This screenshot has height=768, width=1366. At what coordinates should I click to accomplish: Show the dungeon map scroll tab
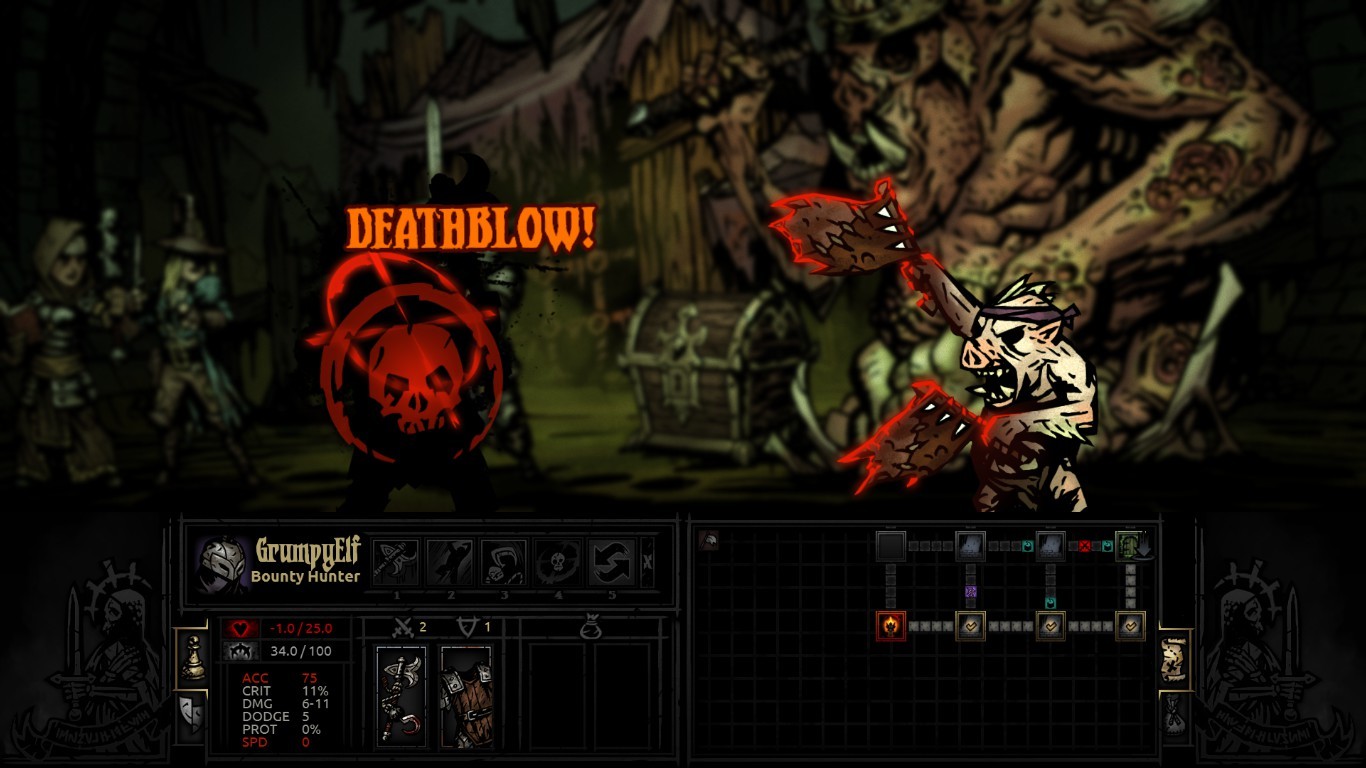point(1174,660)
